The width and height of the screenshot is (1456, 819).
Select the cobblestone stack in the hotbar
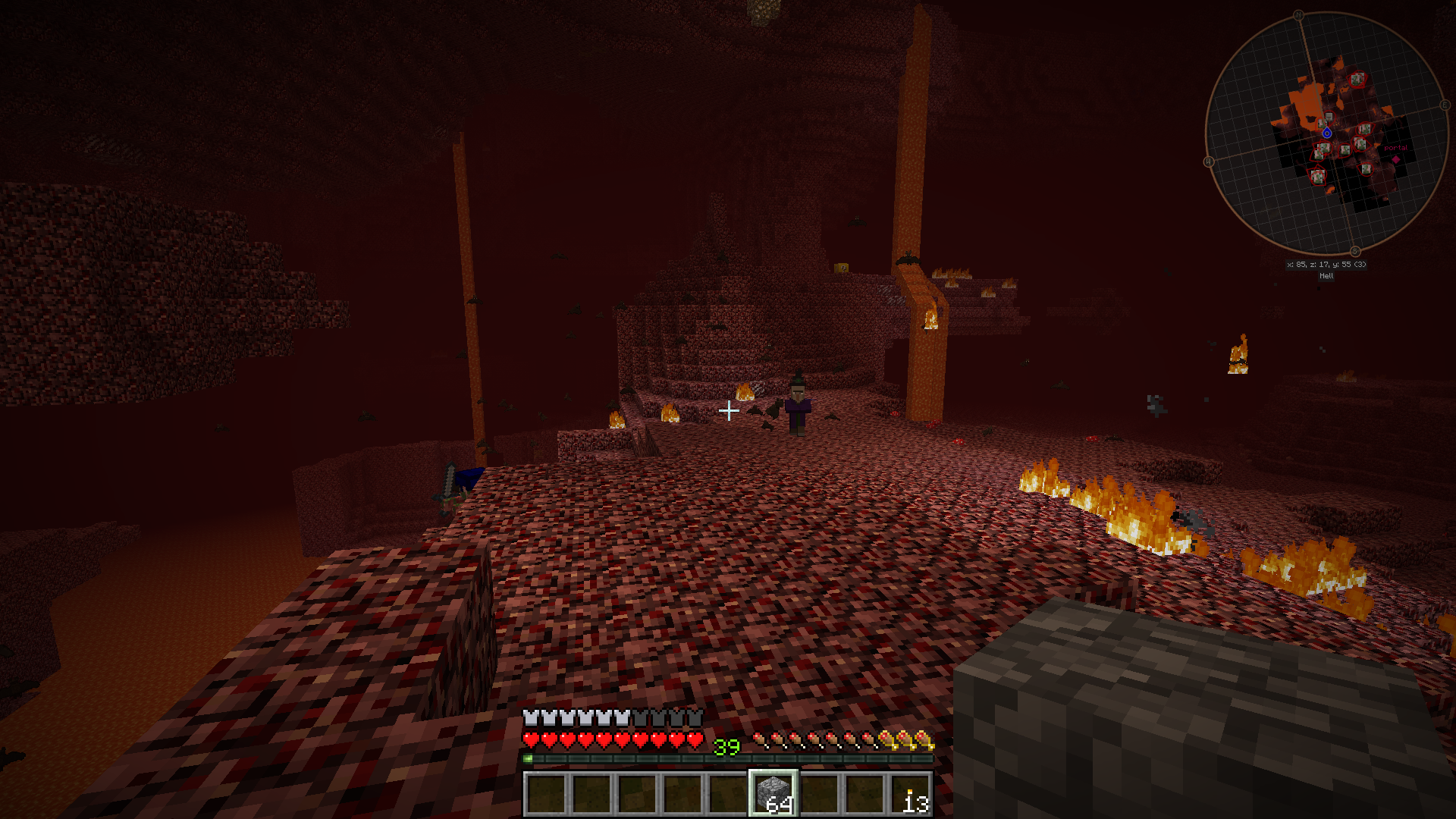tap(773, 793)
